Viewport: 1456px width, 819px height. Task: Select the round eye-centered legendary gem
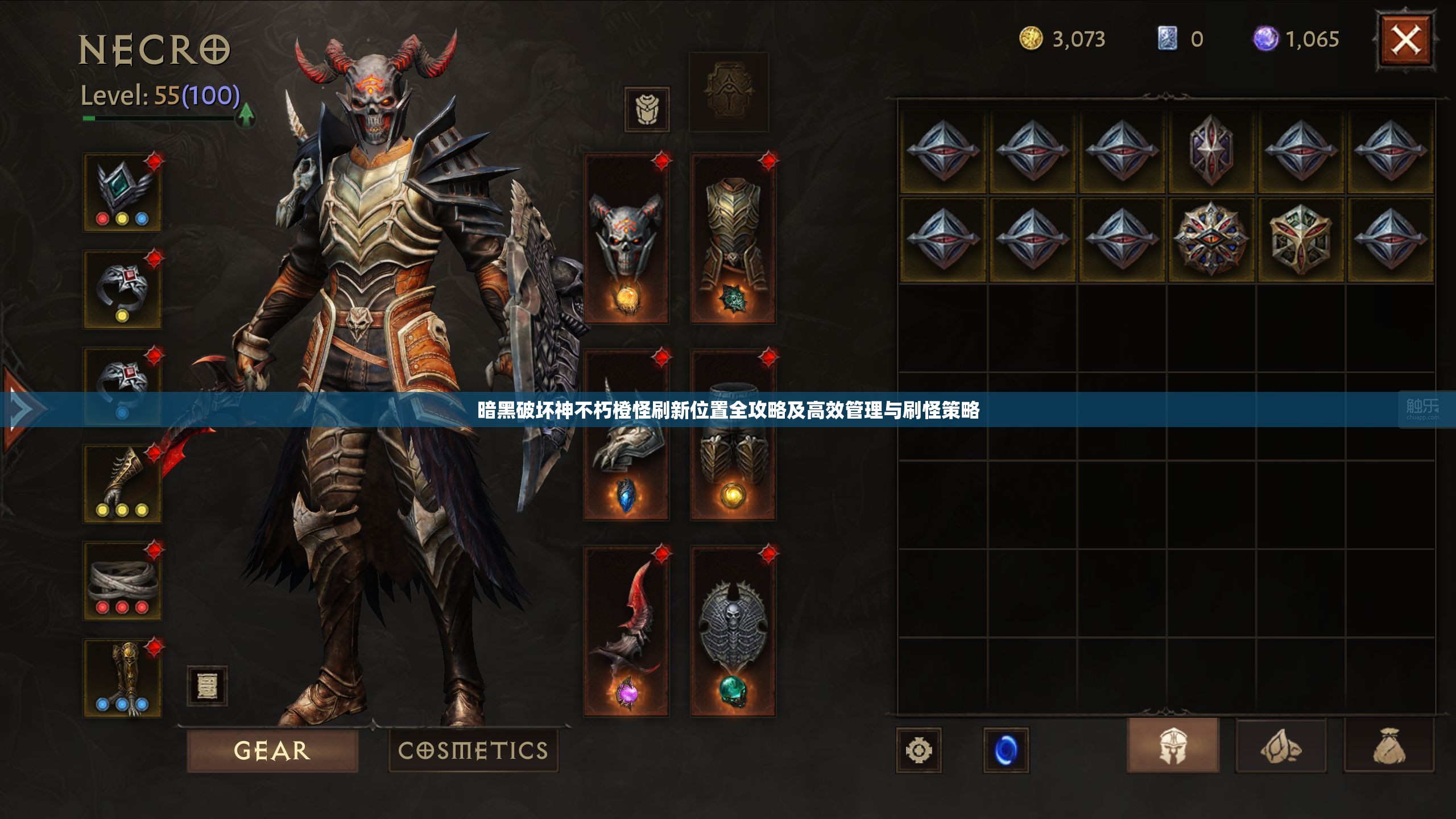[1211, 239]
